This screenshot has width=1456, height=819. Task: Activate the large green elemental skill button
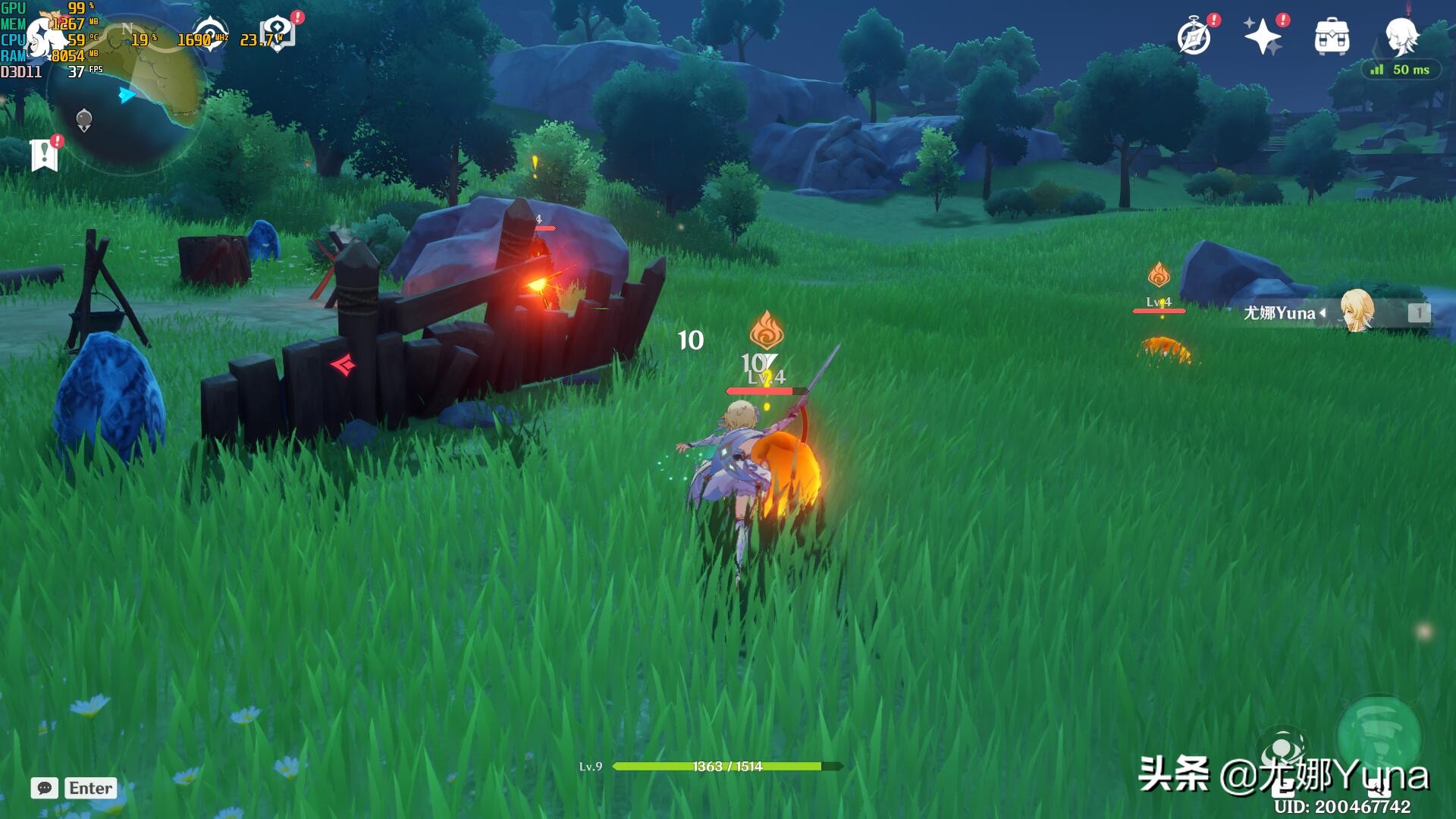click(x=1378, y=736)
